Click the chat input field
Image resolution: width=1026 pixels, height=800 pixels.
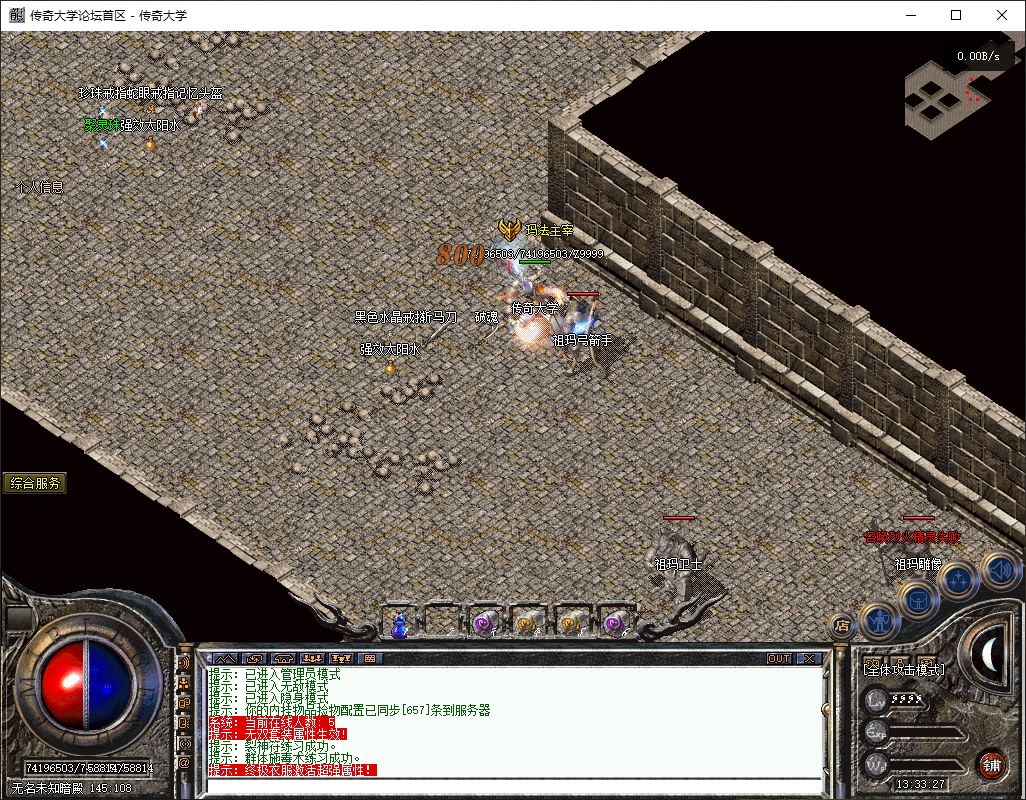pyautogui.click(x=510, y=785)
